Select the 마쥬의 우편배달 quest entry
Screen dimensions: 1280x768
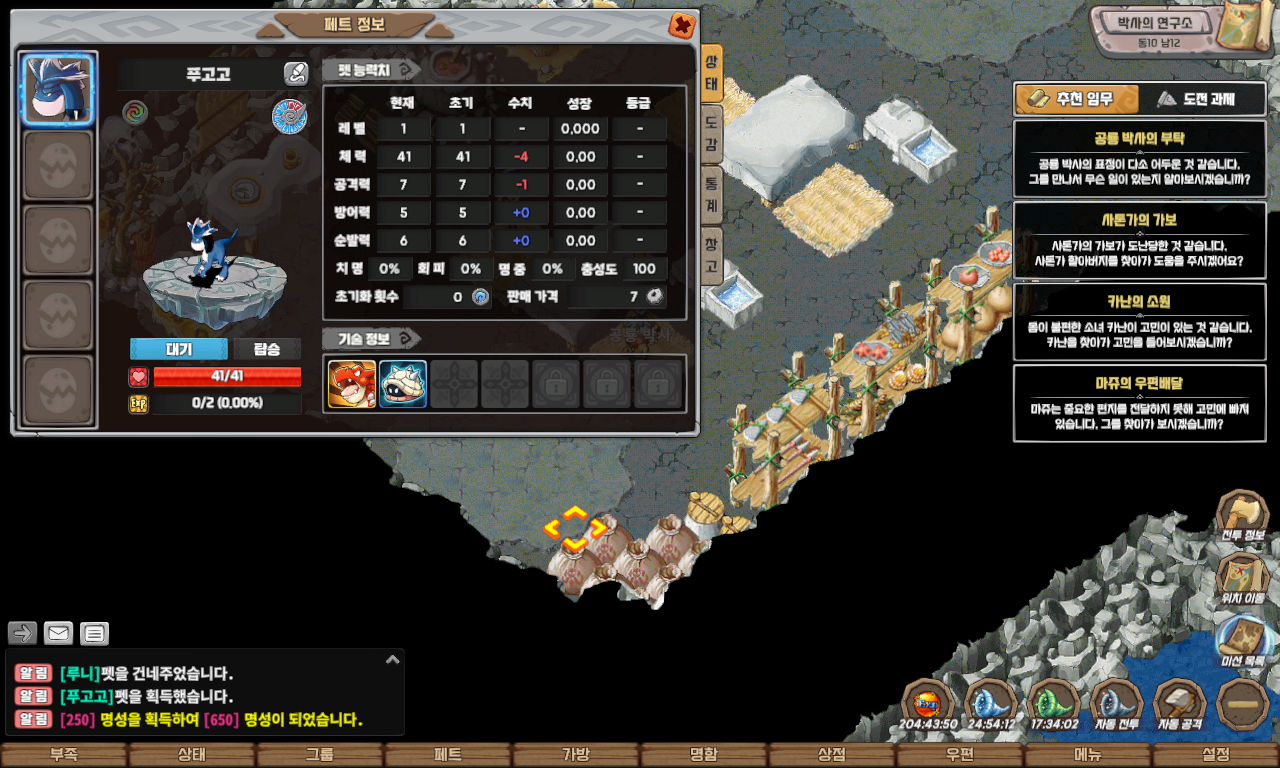(1139, 403)
